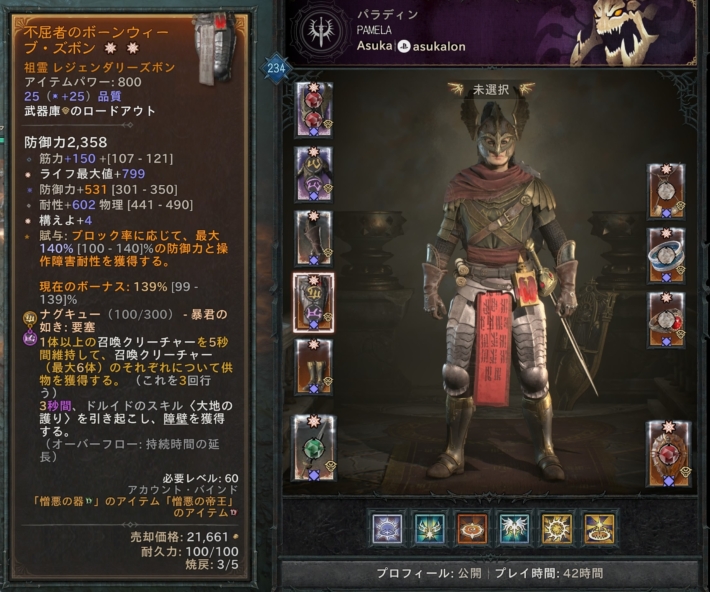Select the amulet equipment slot
This screenshot has height=592, width=710.
[666, 190]
